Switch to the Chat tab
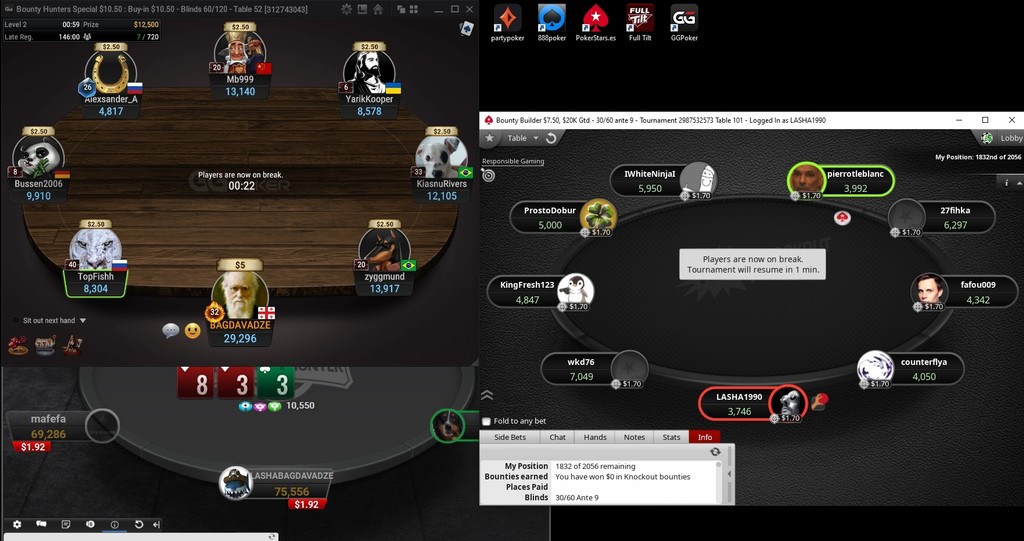This screenshot has height=541, width=1024. pyautogui.click(x=557, y=437)
